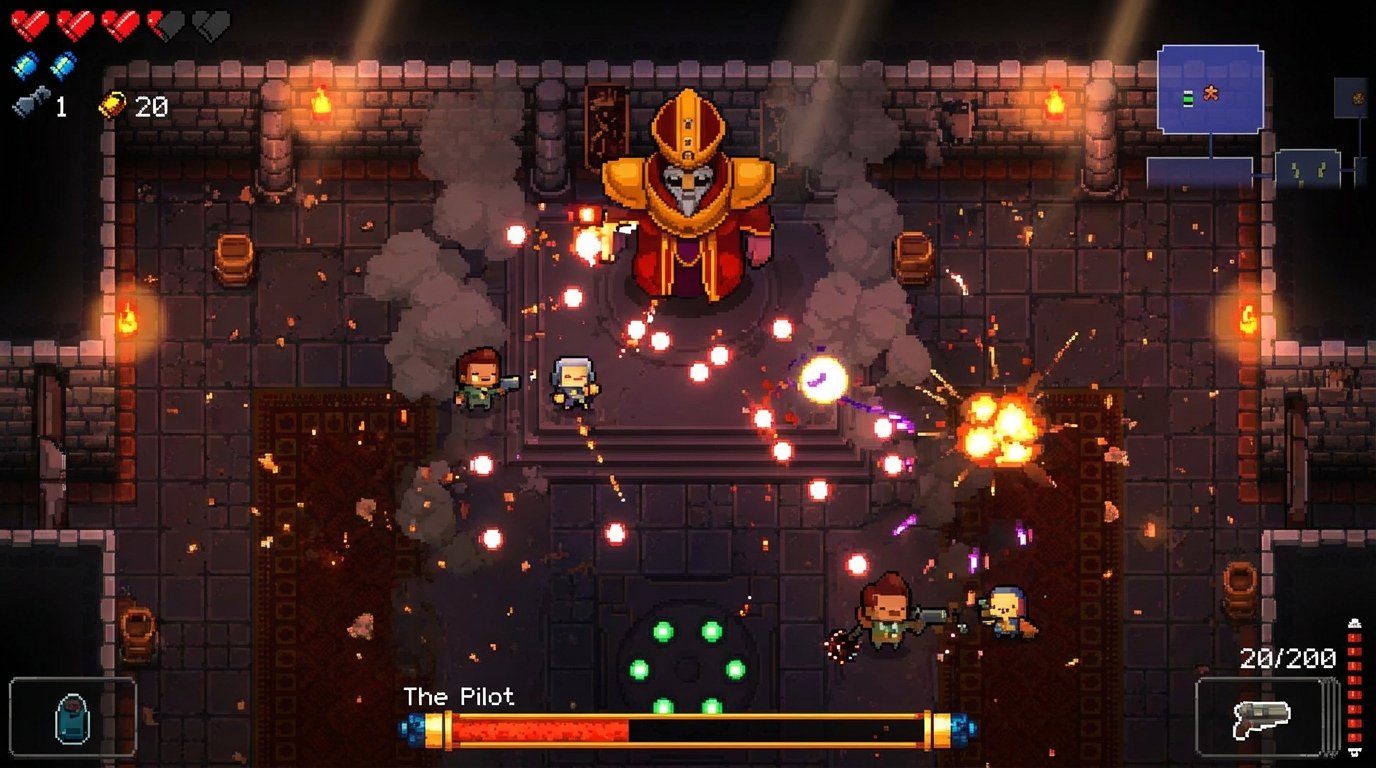Click the key icon in the HUD
This screenshot has width=1376, height=768.
[31, 101]
